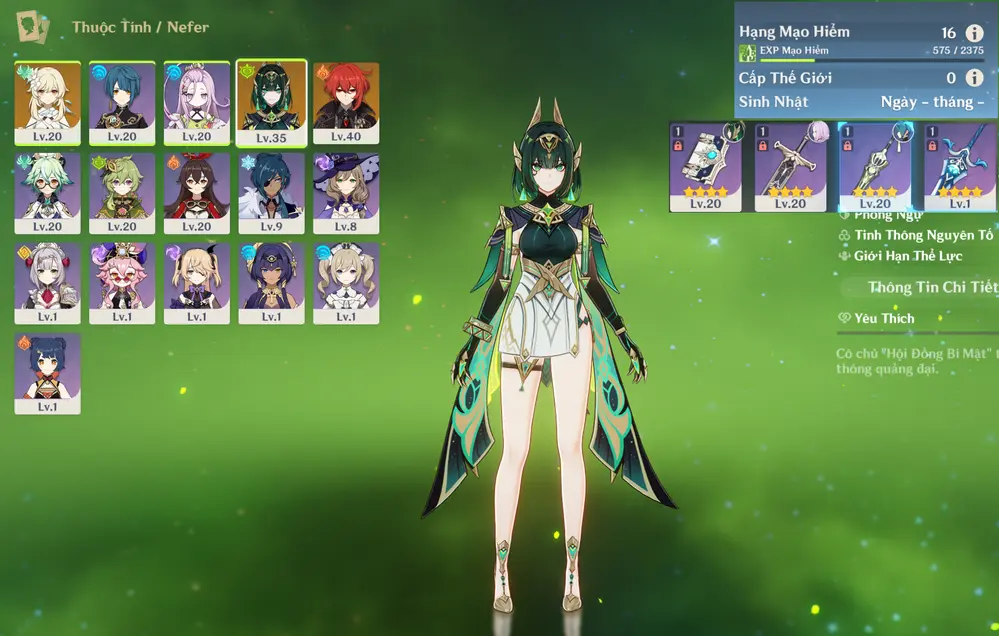Show info for Hạng Mạo Hiểm
This screenshot has height=636, width=999.
tap(974, 33)
